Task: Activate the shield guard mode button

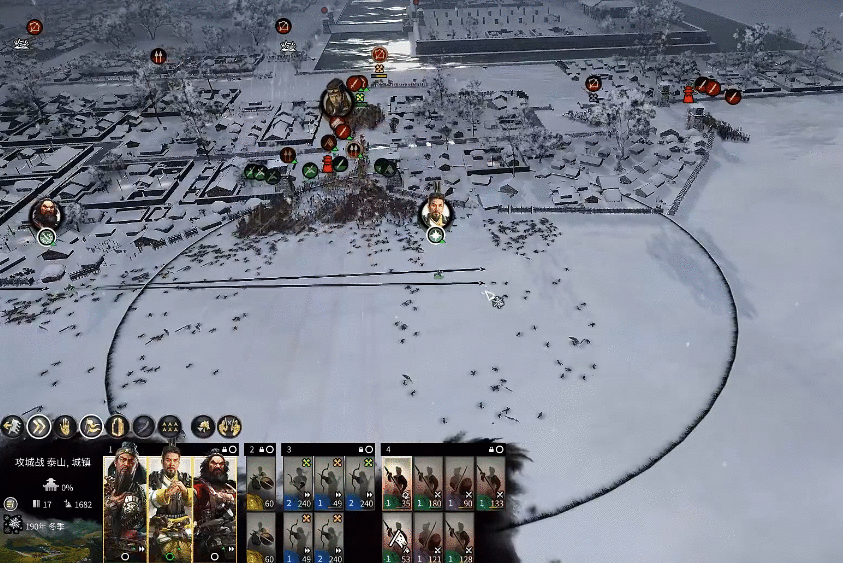Action: [117, 427]
